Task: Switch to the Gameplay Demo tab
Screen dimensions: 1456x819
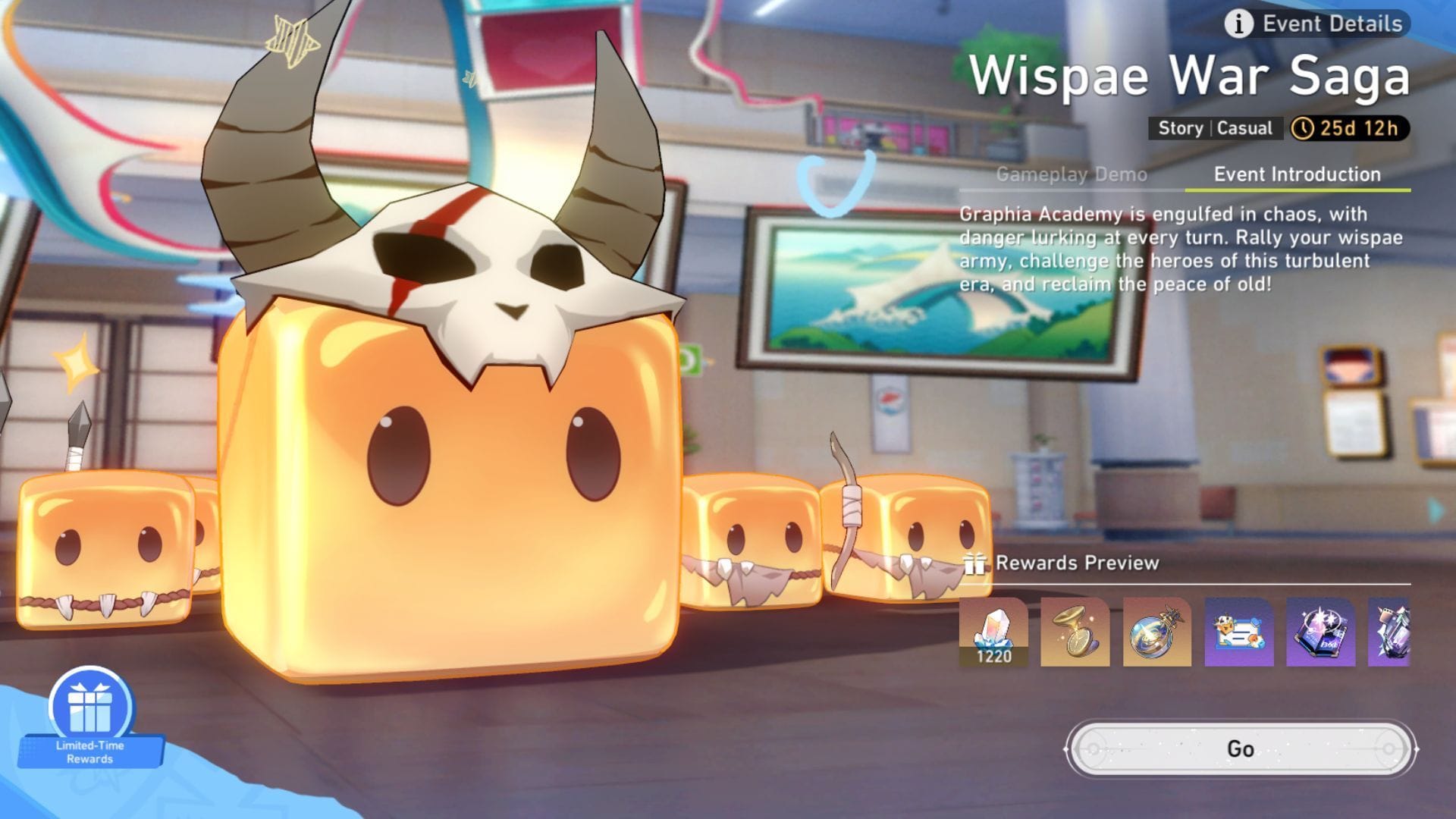Action: 1072,174
